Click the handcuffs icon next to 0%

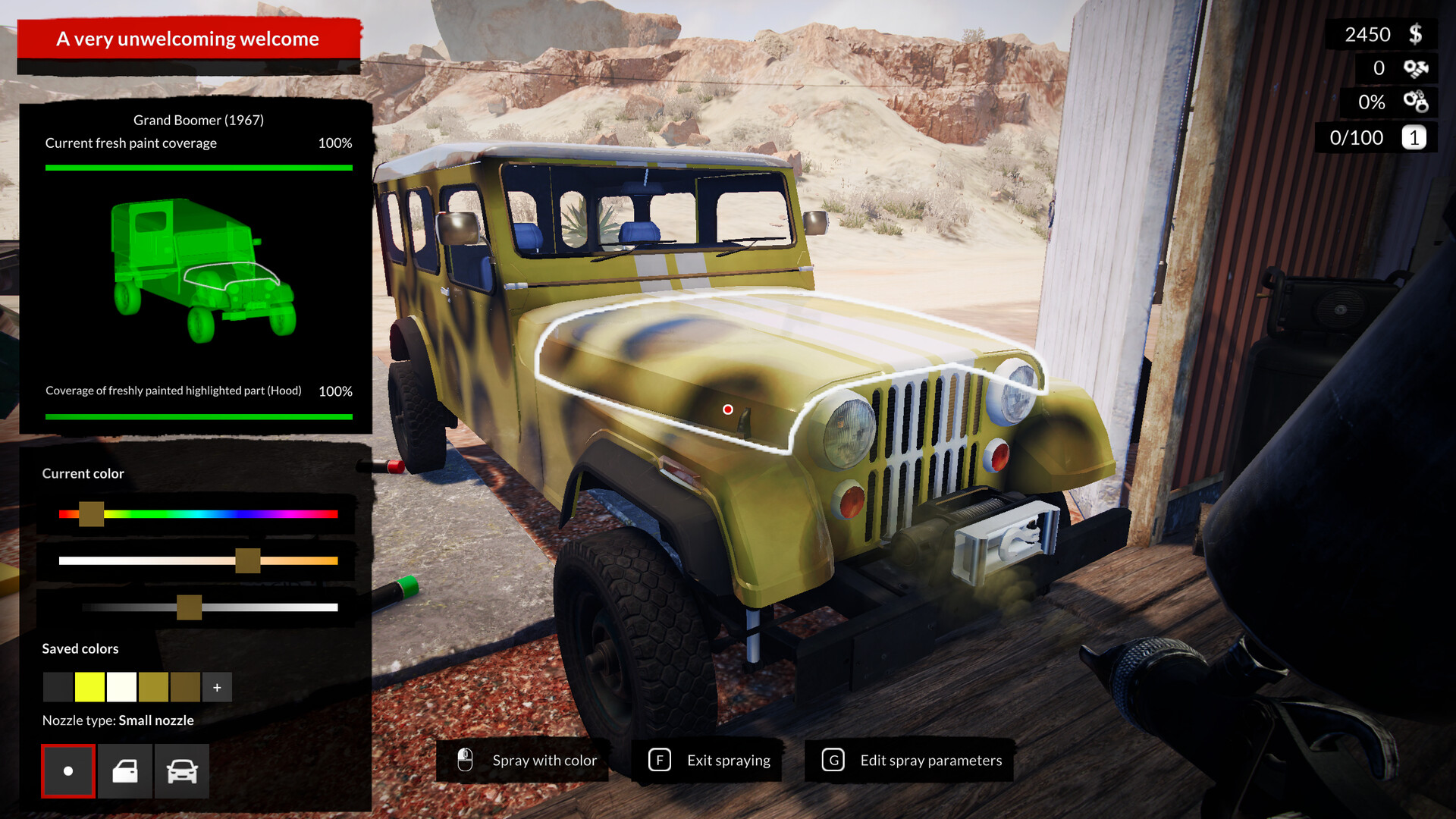[1417, 102]
